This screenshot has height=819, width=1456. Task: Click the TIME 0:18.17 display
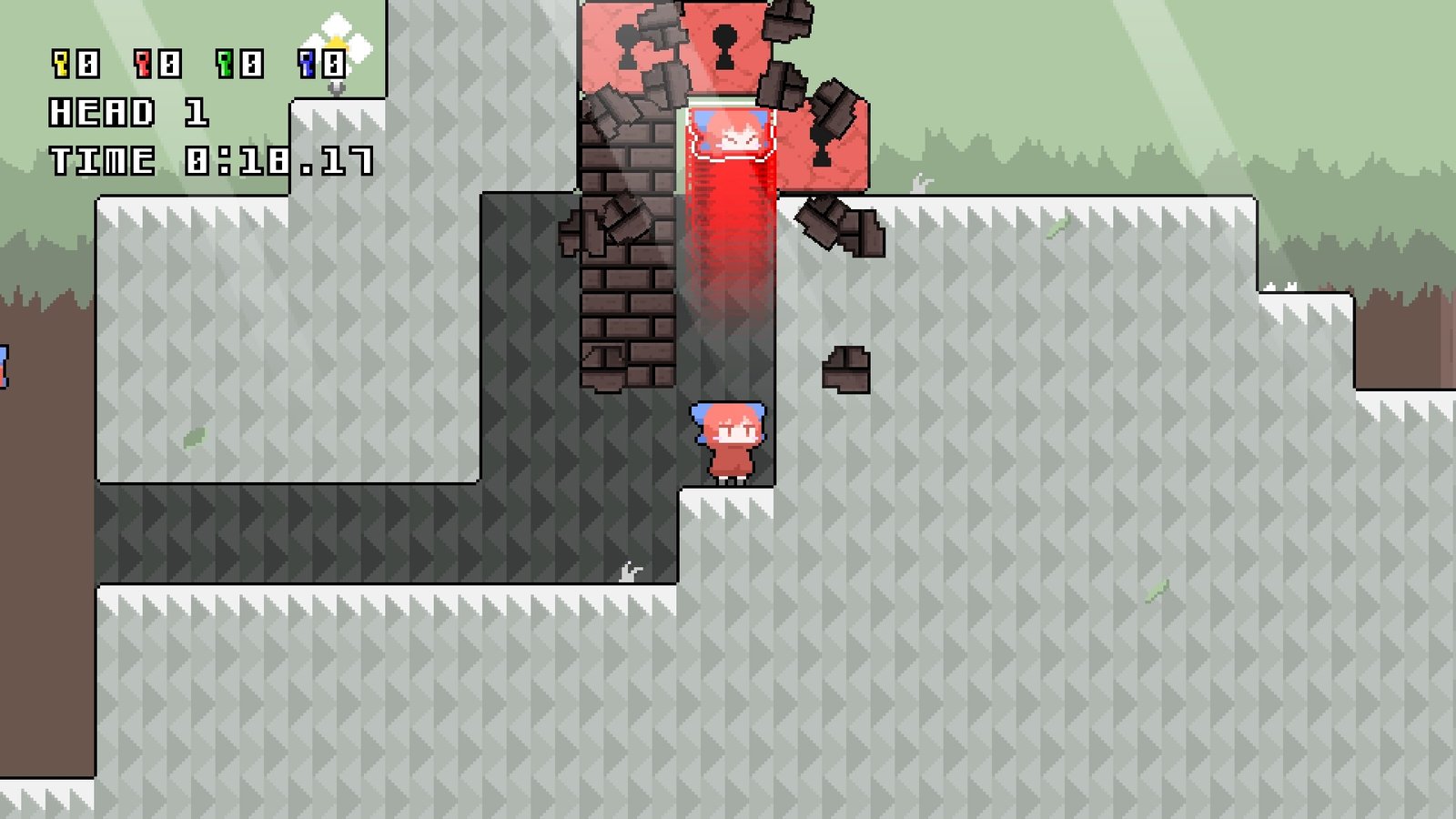point(209,159)
